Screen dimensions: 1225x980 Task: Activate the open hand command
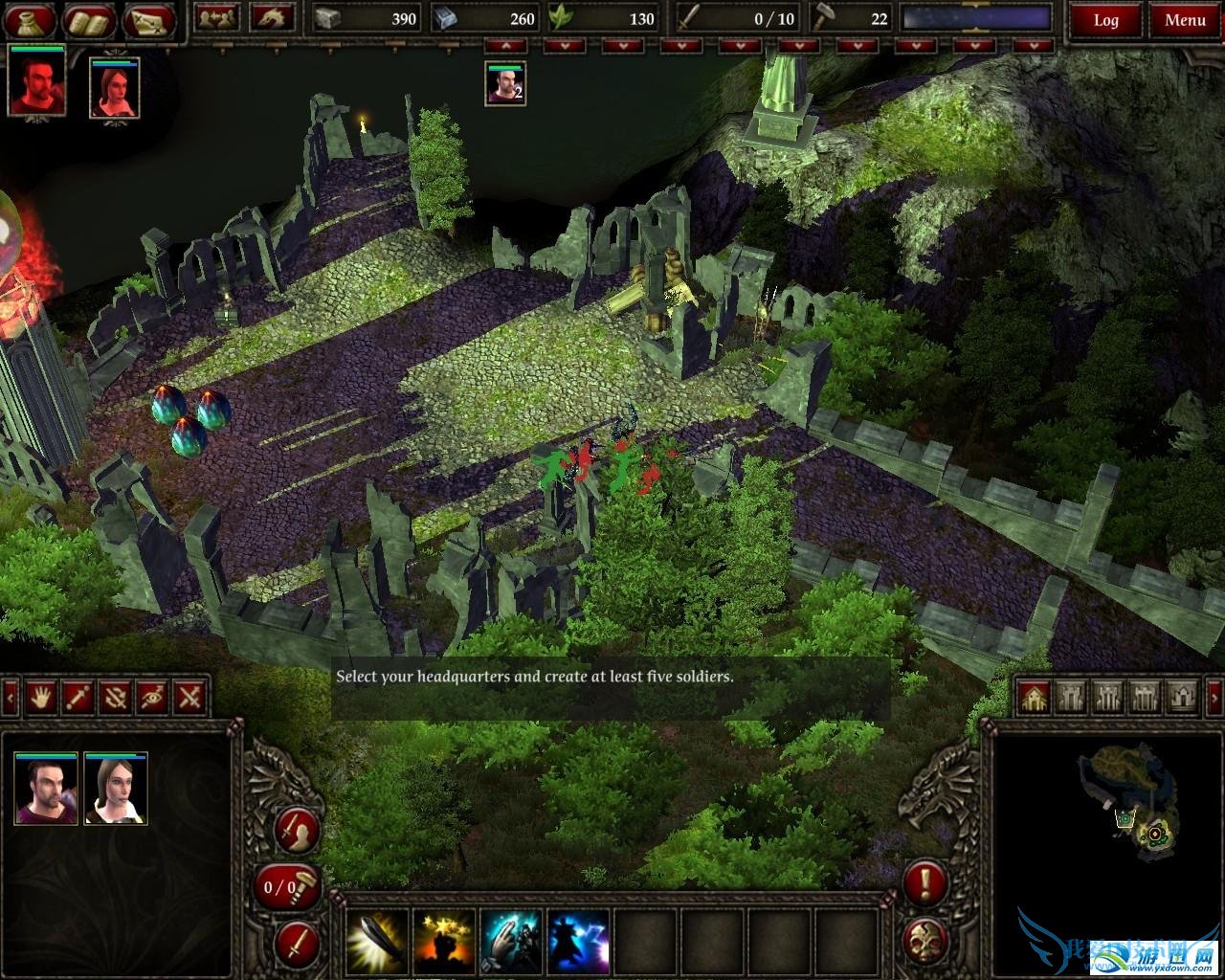click(x=38, y=697)
